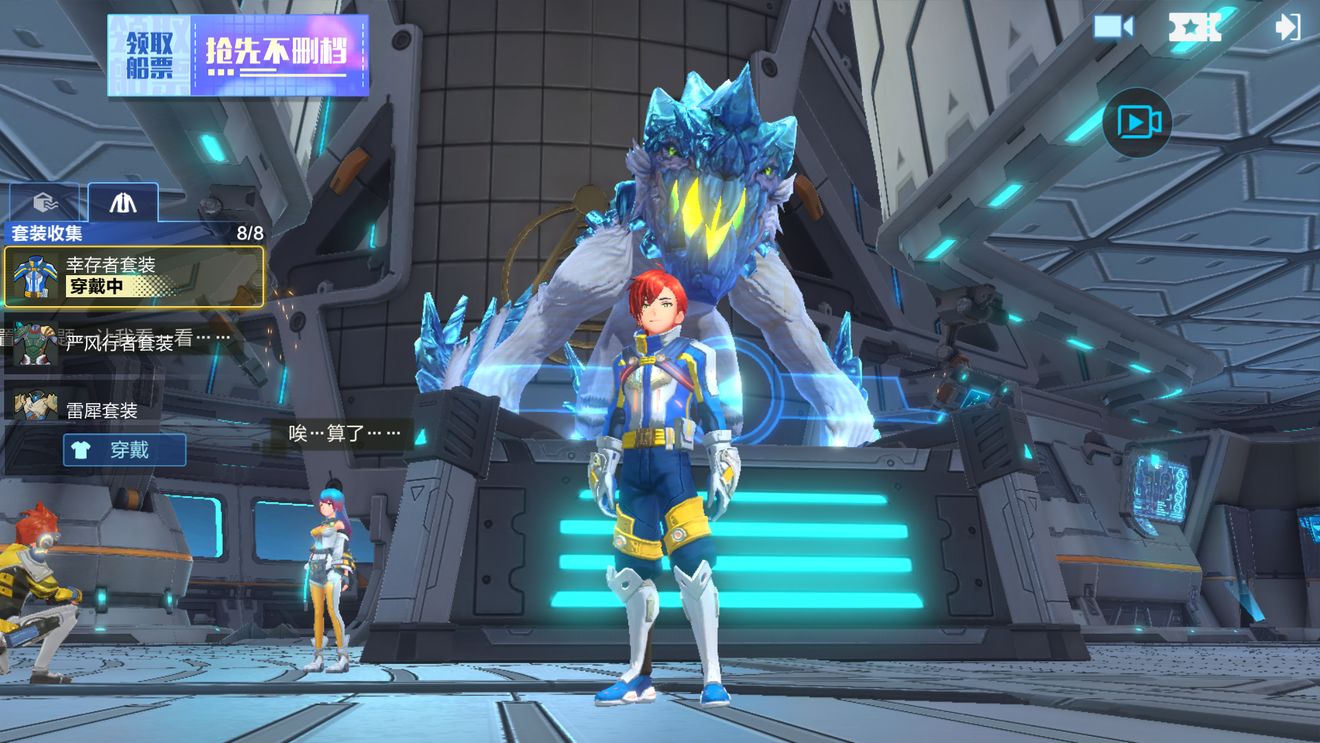Toggle the camera view icon

[x=1112, y=27]
